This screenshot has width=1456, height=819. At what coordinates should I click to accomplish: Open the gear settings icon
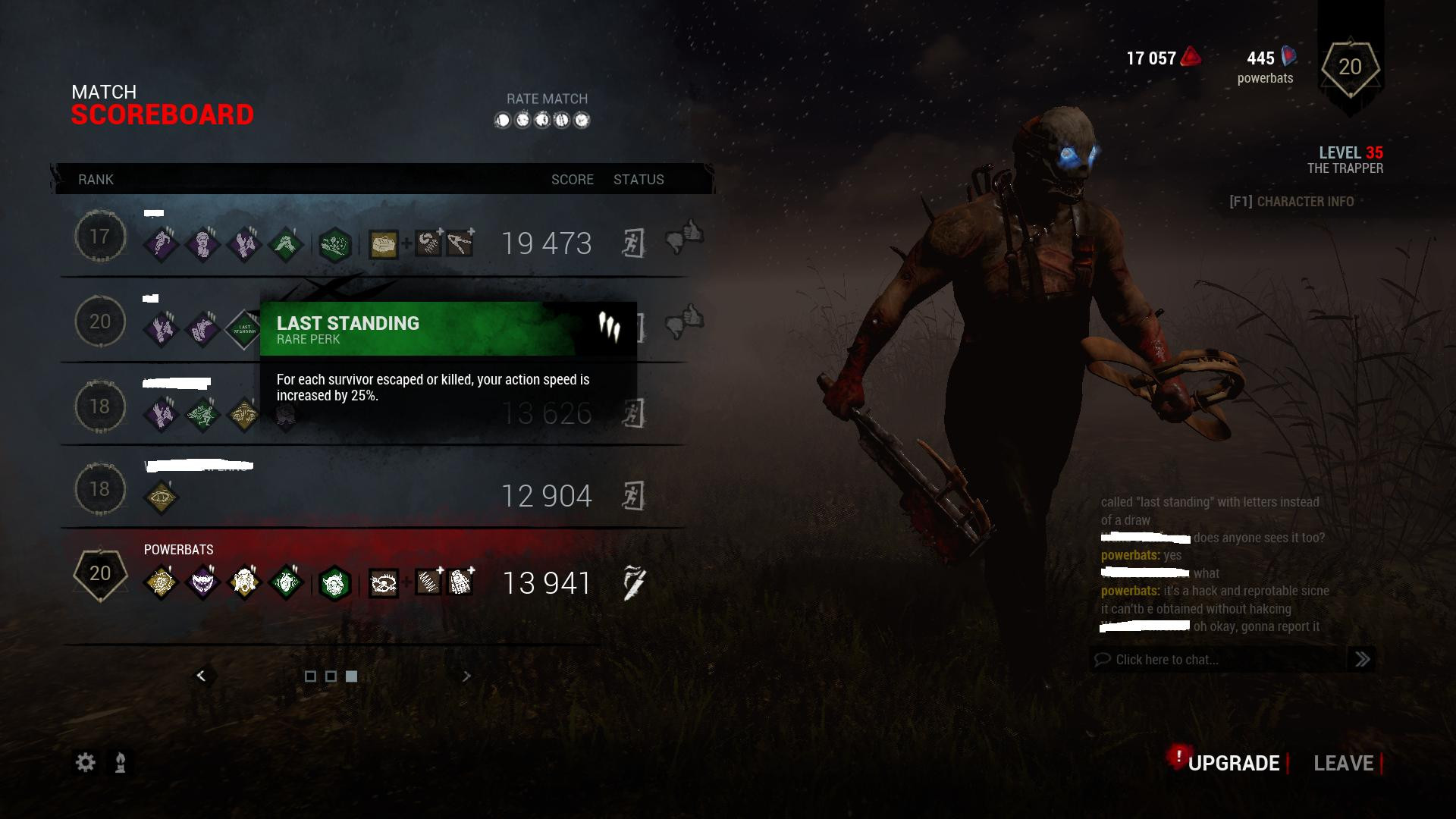pyautogui.click(x=86, y=762)
